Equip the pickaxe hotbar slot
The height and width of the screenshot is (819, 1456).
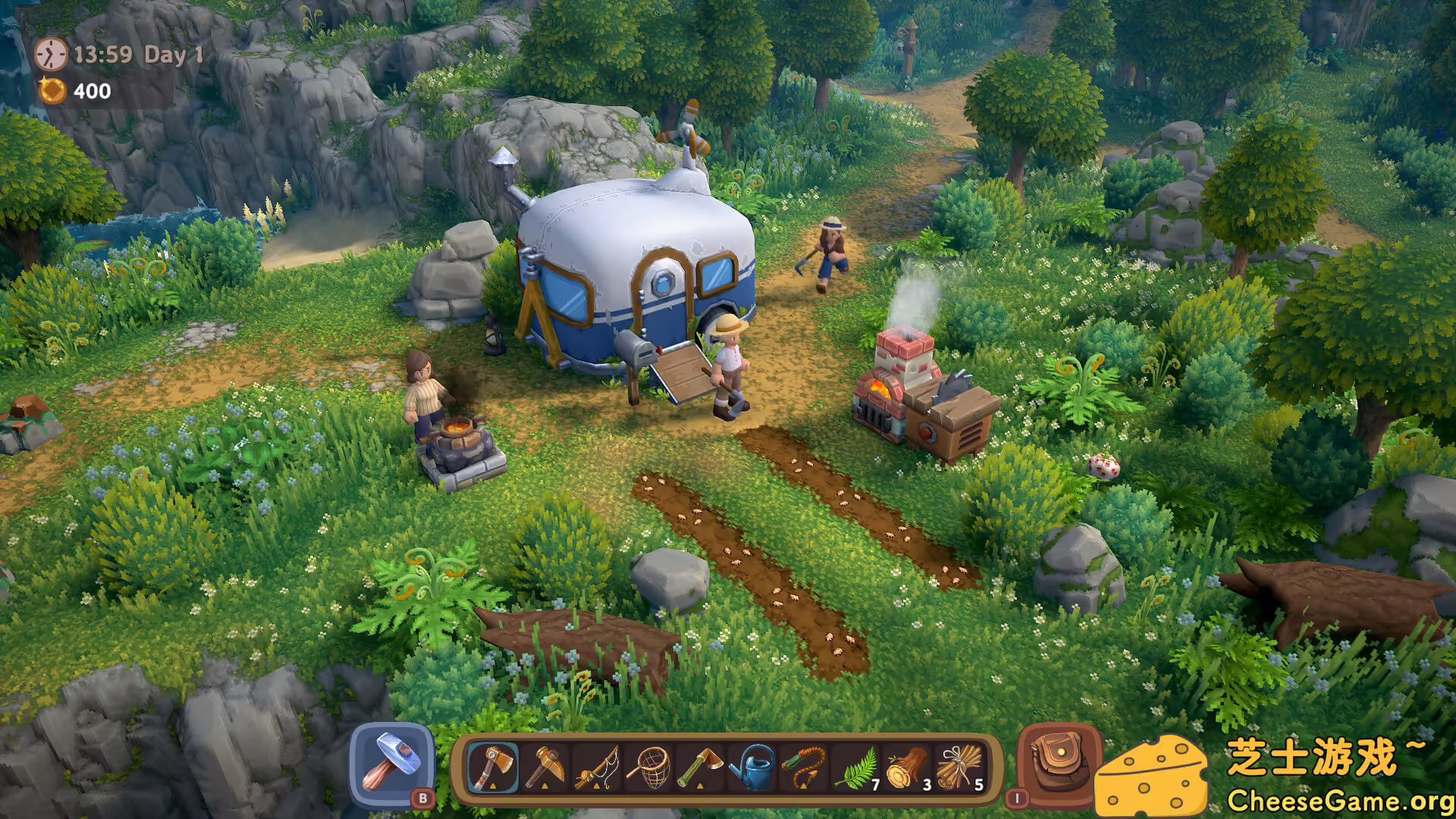click(x=545, y=767)
